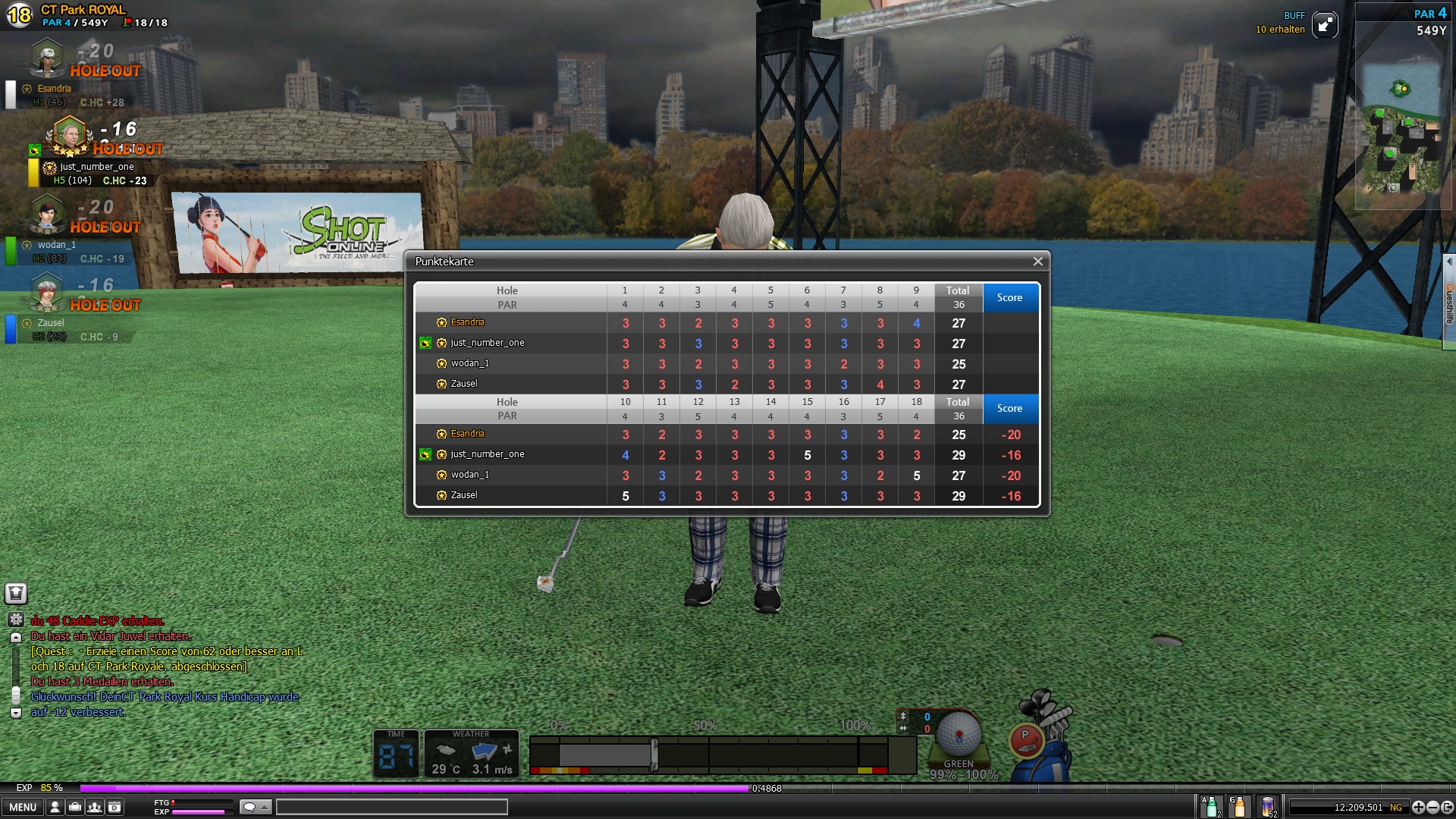Use the green A drink bottle

click(x=1211, y=806)
